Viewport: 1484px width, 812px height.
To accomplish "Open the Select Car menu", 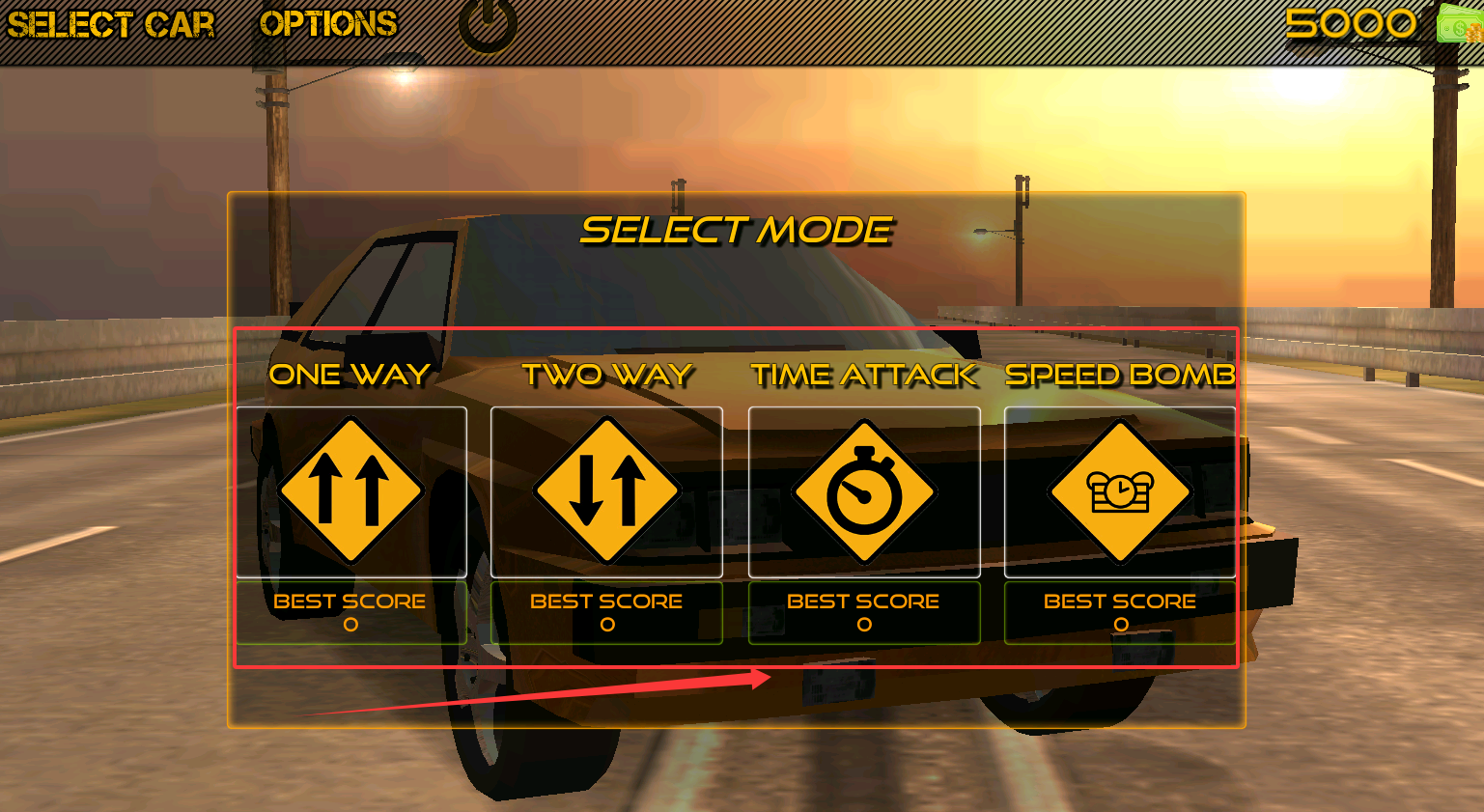I will (x=110, y=24).
